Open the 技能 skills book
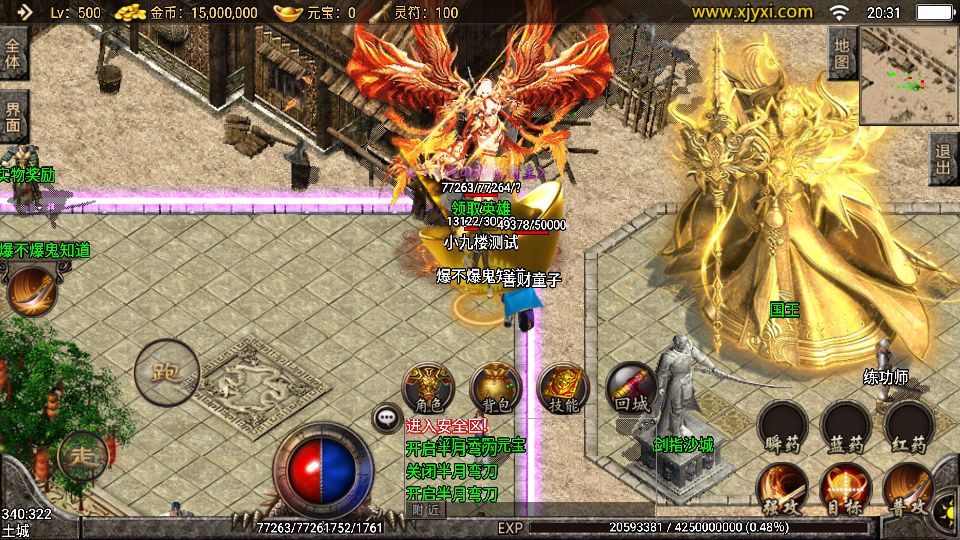 [563, 387]
